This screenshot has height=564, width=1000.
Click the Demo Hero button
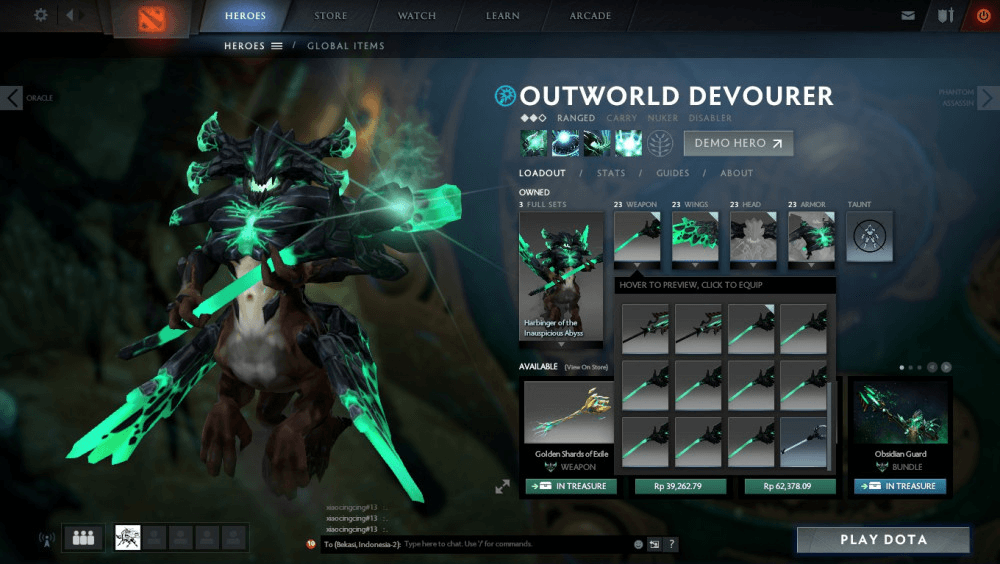click(x=738, y=143)
